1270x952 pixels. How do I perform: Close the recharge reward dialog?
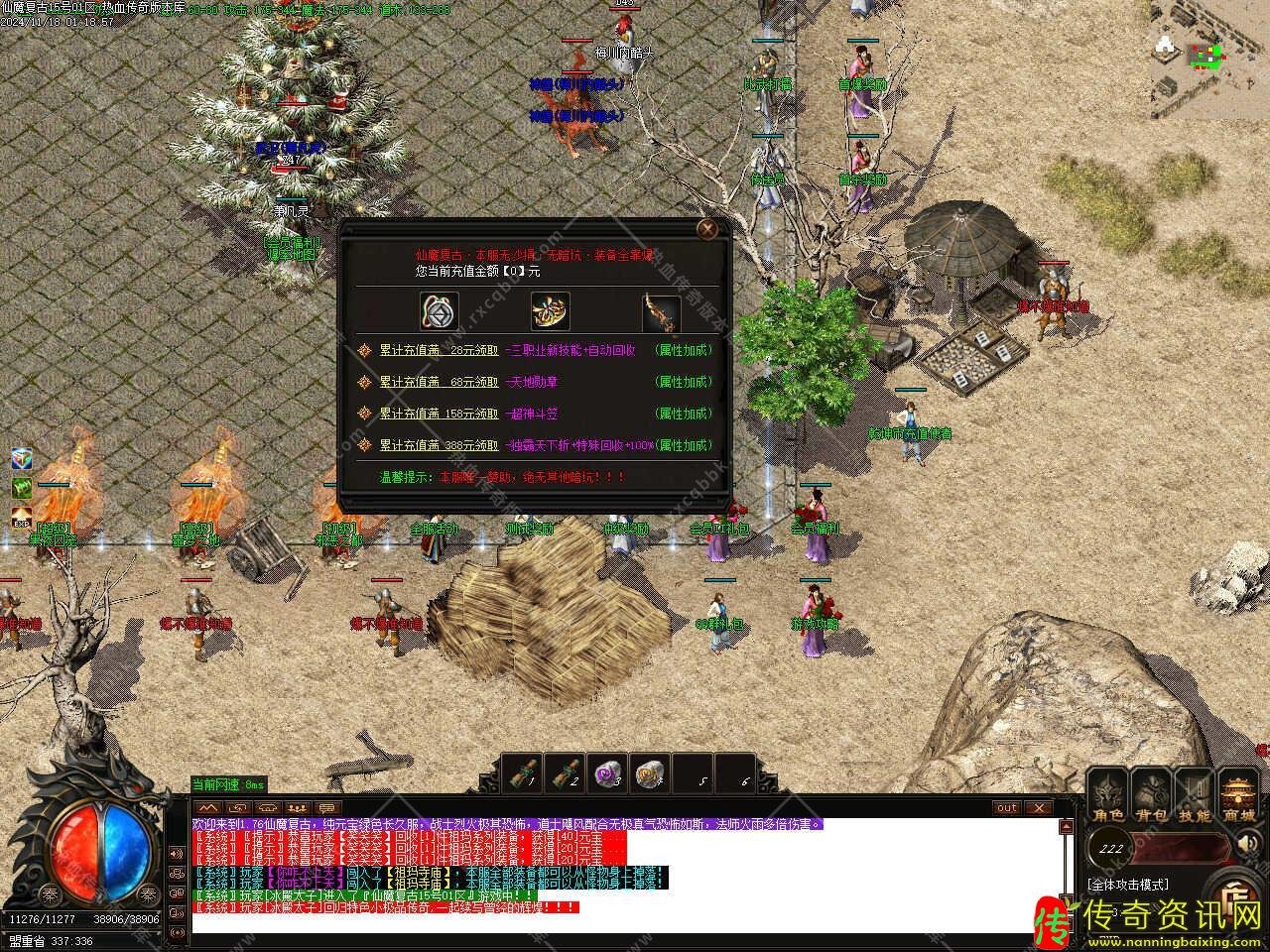tap(706, 230)
